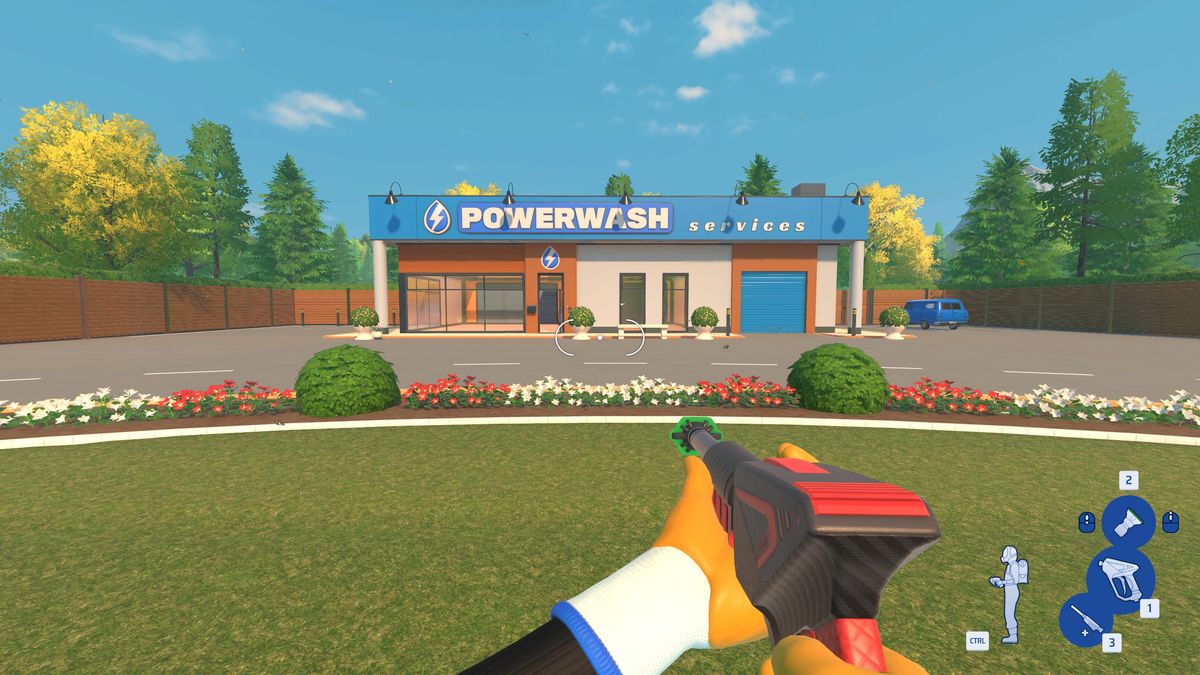Open the extension wand slot

(x=1085, y=620)
